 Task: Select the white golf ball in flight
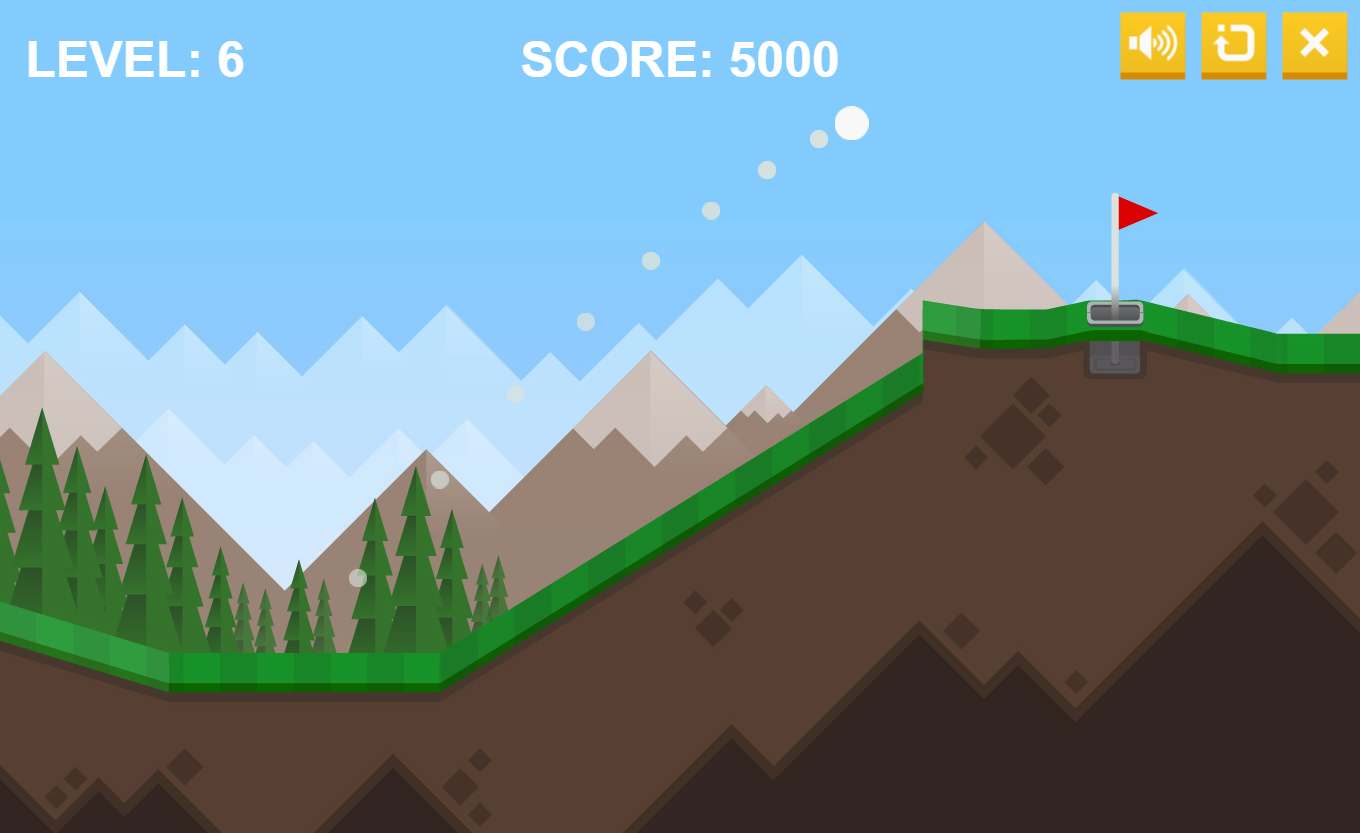point(851,122)
